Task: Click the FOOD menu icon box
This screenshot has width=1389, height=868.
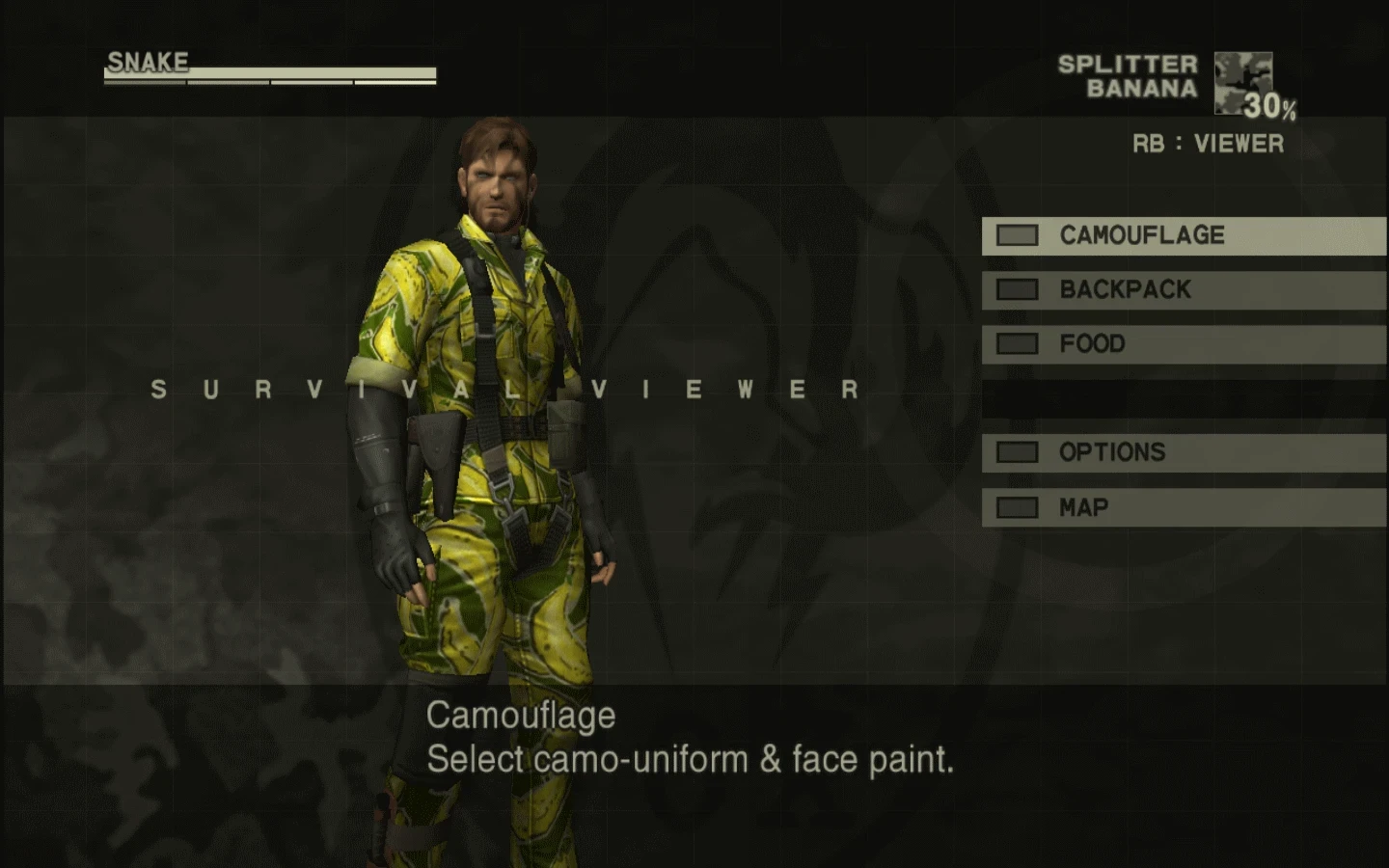Action: (x=1016, y=343)
